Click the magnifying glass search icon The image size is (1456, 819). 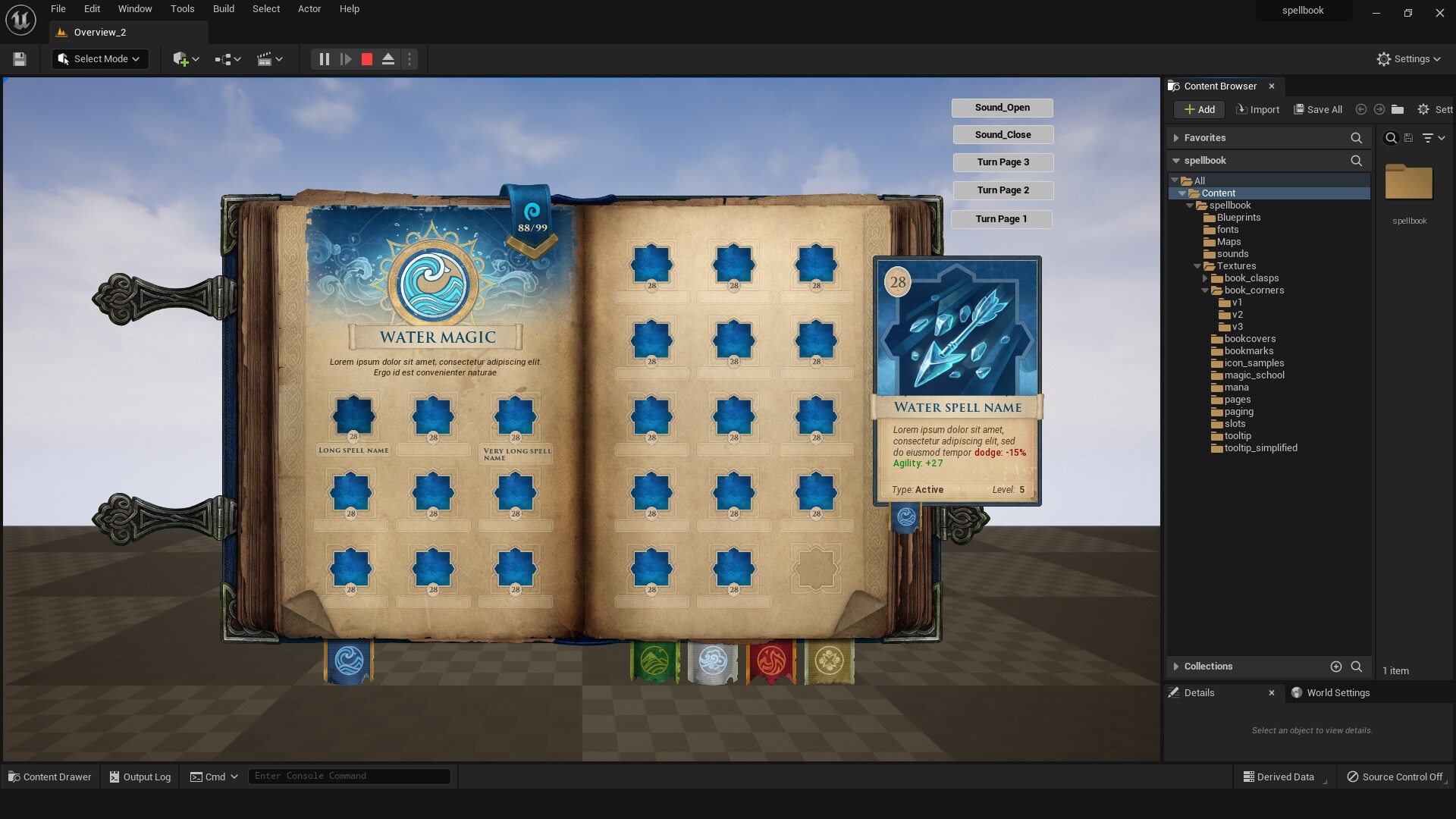coord(1392,137)
